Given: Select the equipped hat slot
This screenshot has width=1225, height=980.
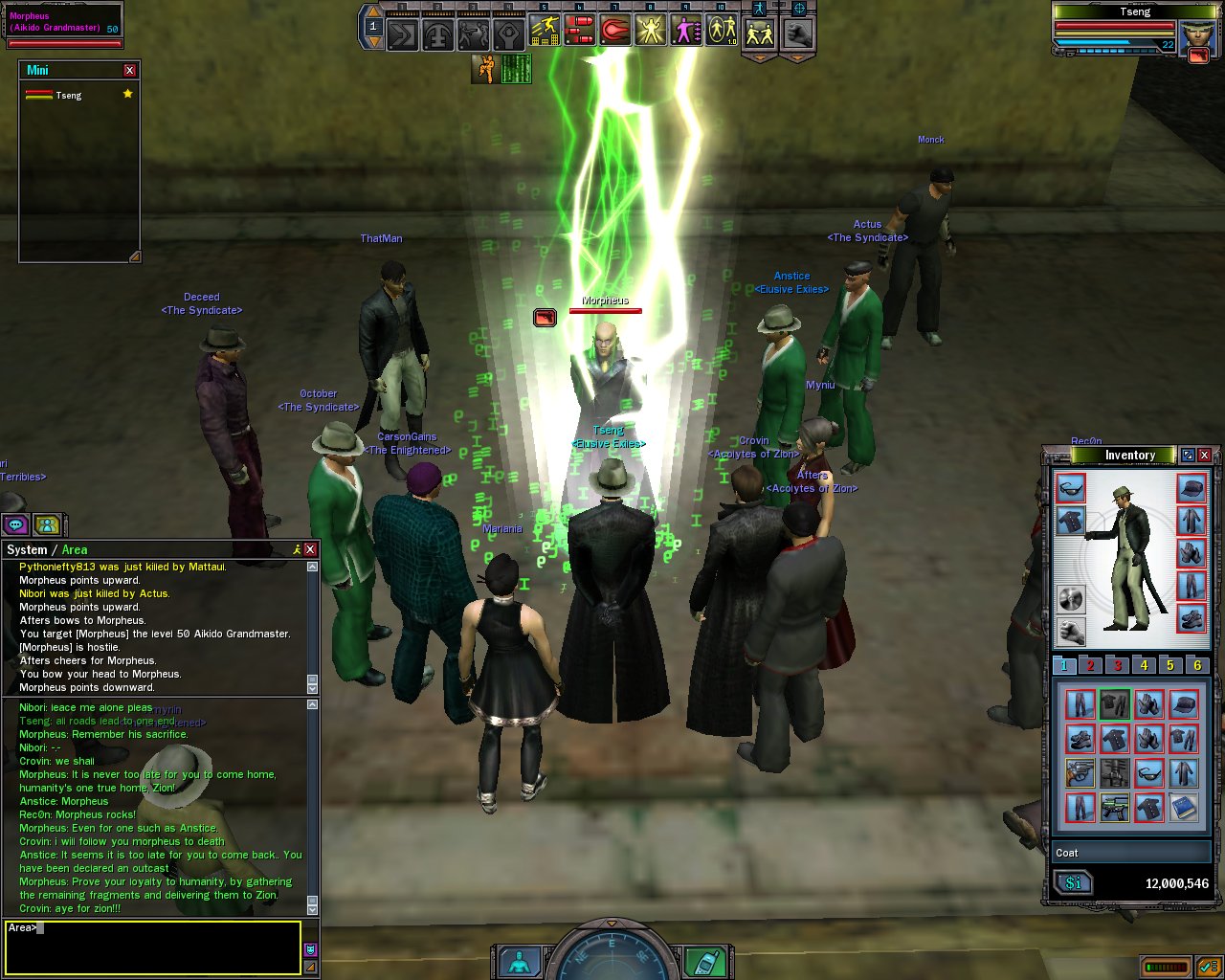Looking at the screenshot, I should coord(1192,488).
